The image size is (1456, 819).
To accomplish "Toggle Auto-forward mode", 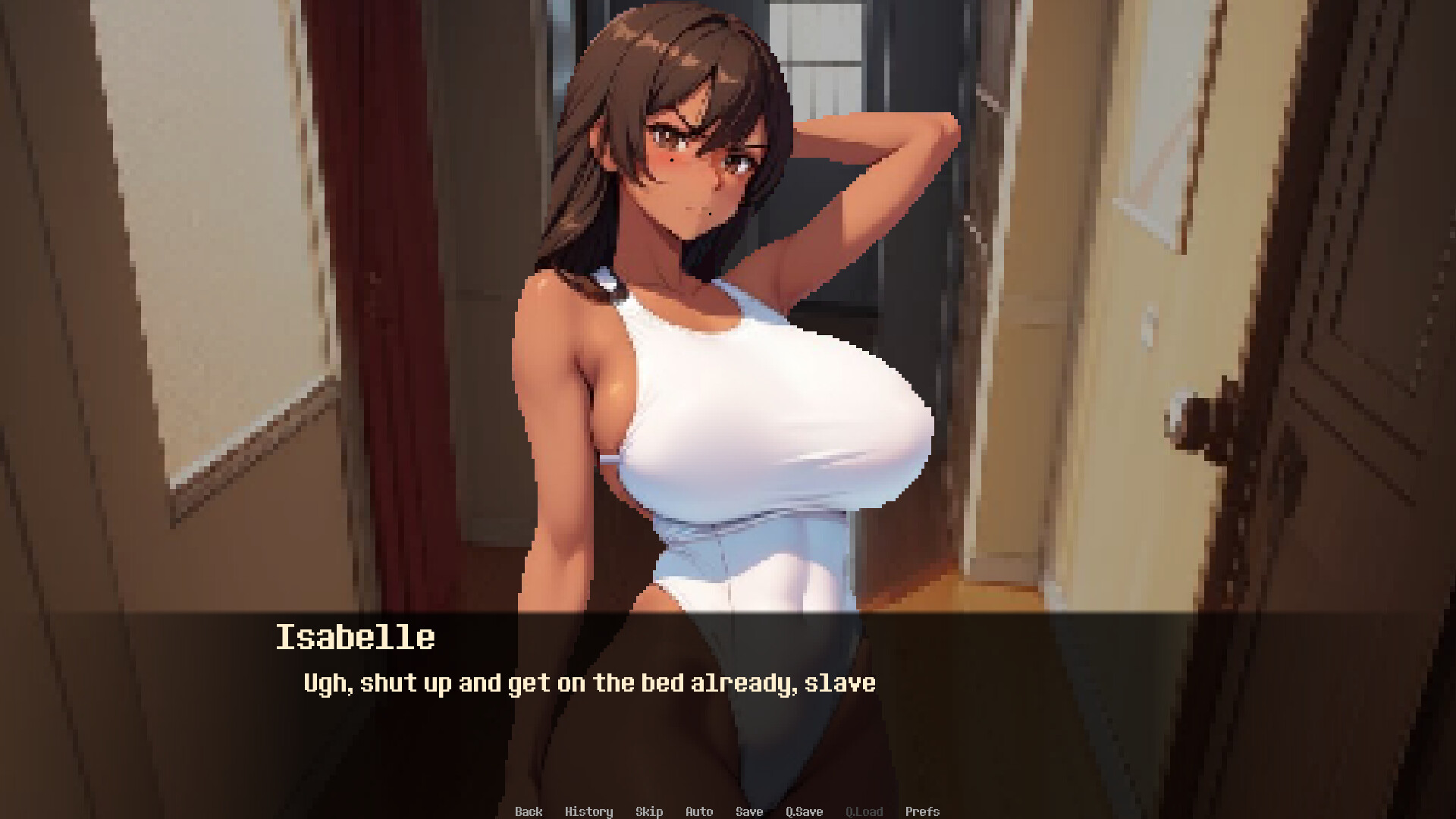I will 698,811.
